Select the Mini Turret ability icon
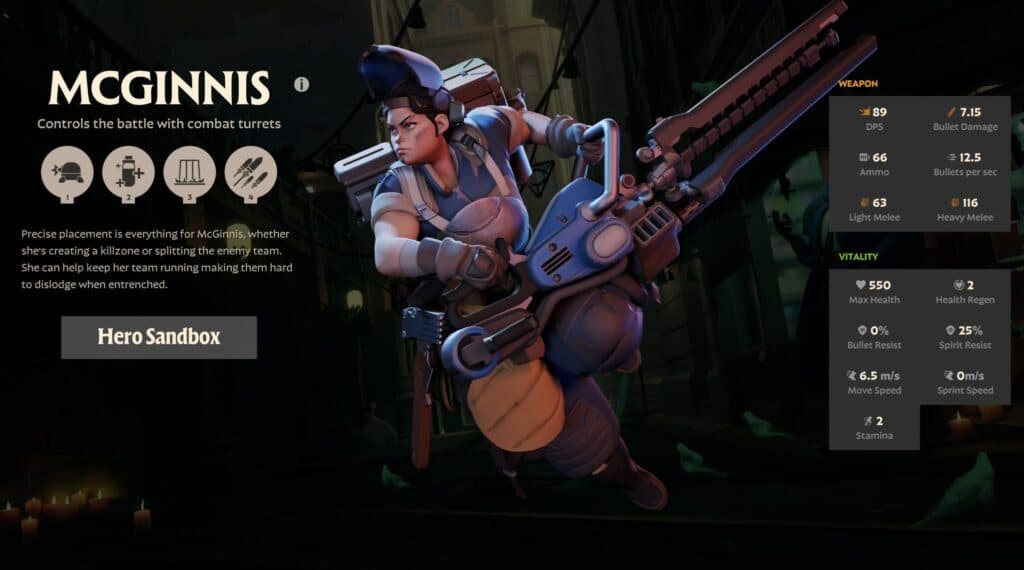 [67, 172]
